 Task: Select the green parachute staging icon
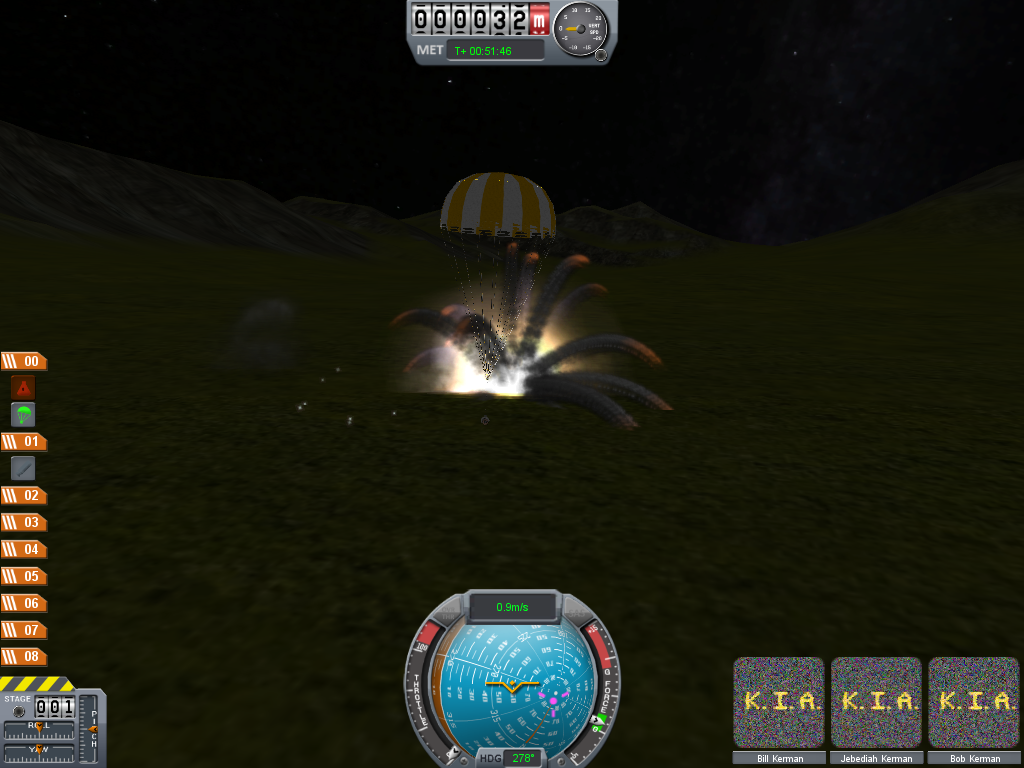pyautogui.click(x=23, y=414)
